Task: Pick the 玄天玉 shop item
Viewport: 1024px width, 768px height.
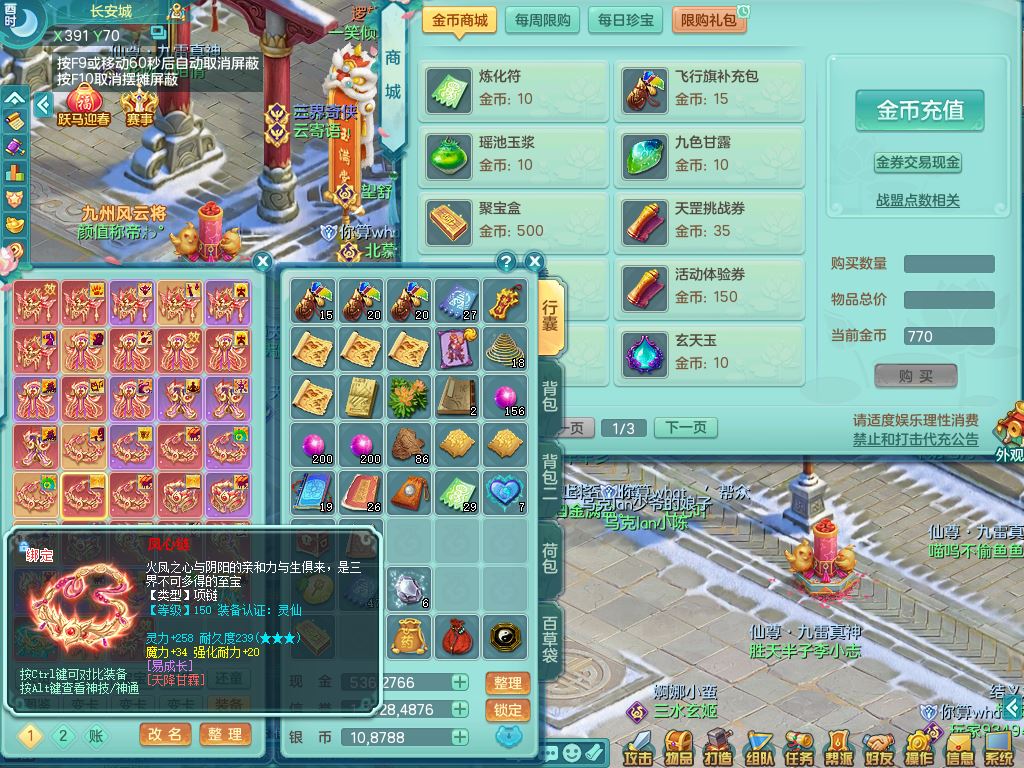Action: 708,352
